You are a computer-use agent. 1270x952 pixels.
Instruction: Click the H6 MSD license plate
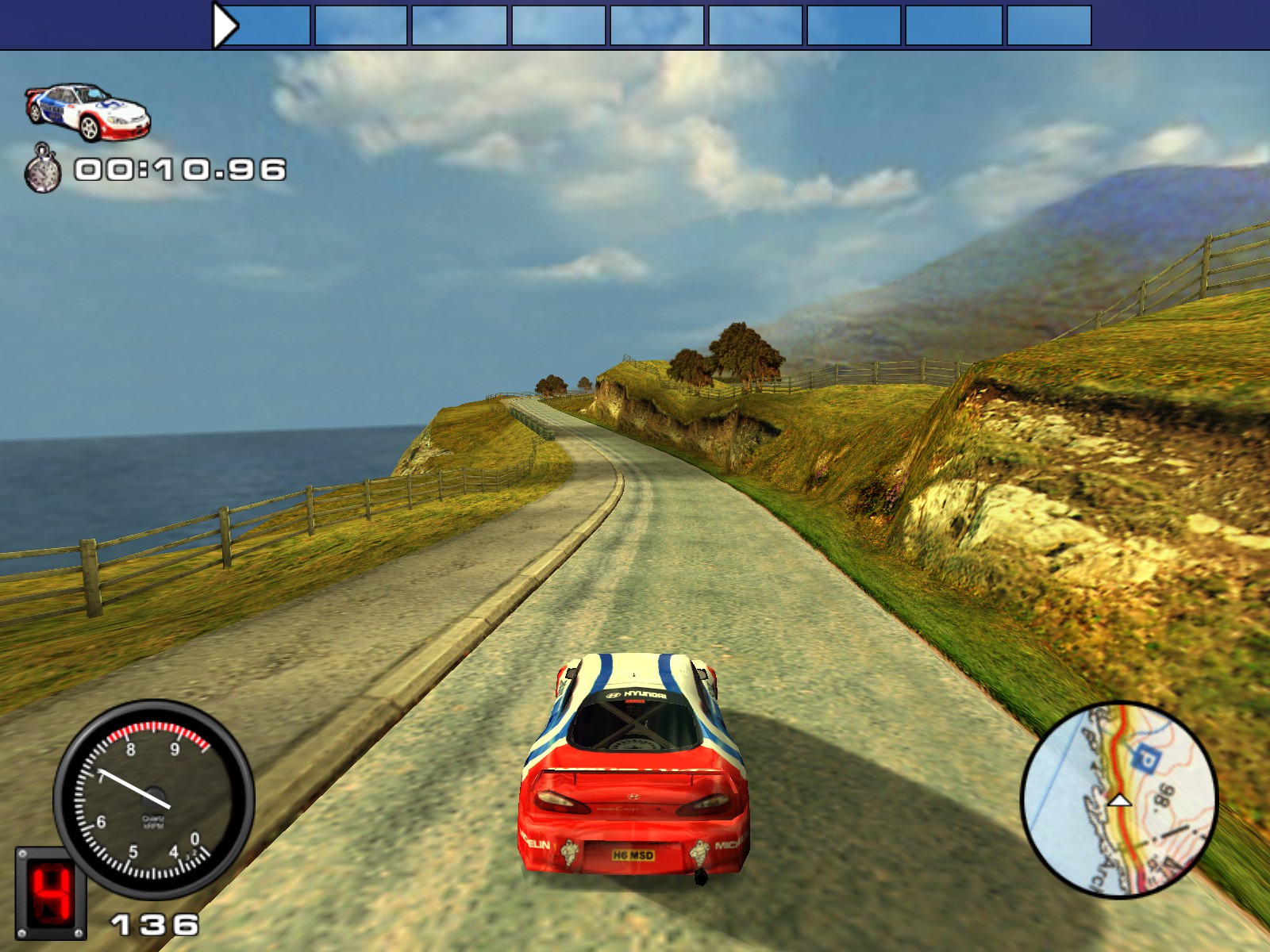[x=632, y=854]
